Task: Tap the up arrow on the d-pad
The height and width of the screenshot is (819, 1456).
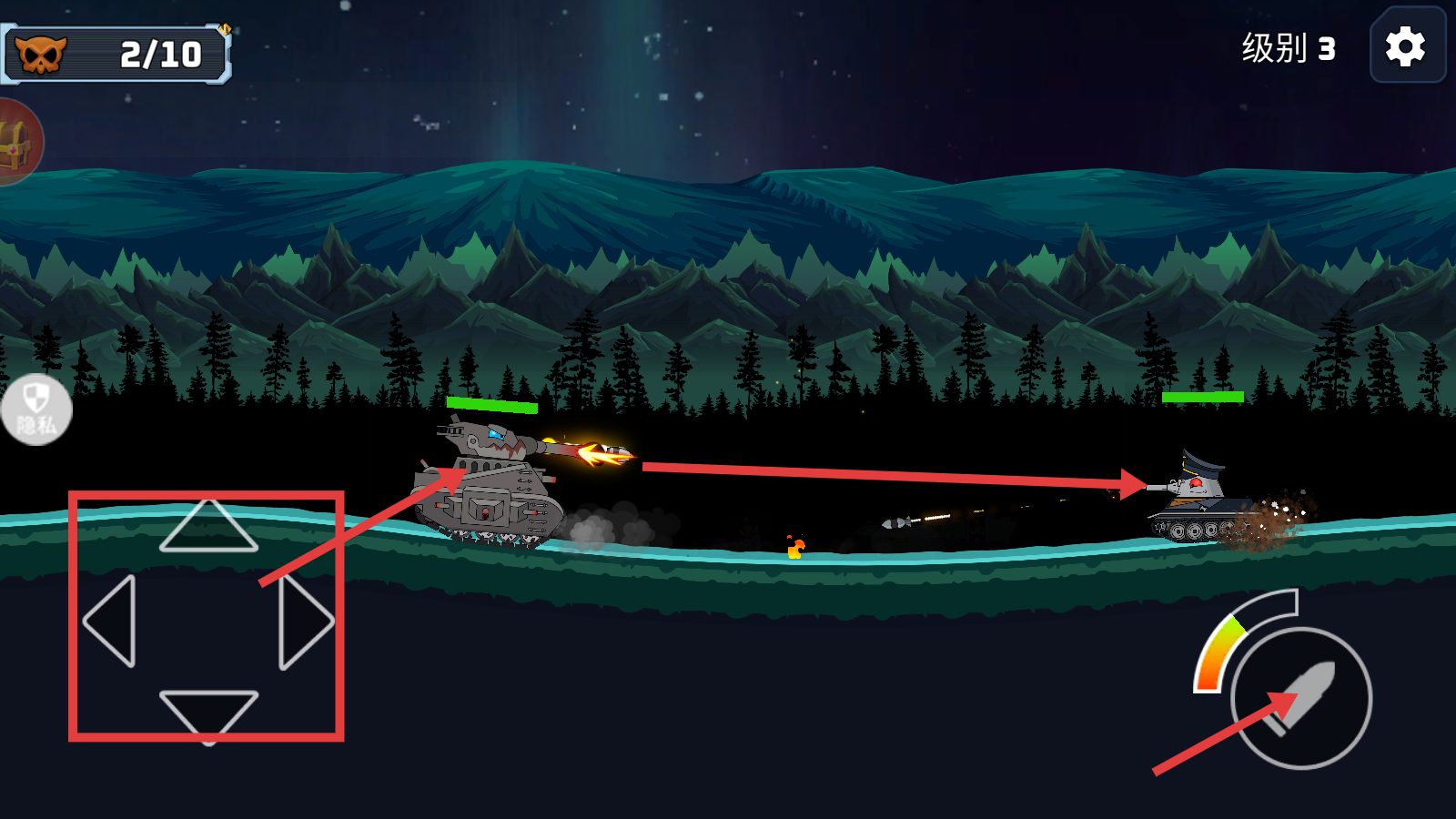Action: (x=208, y=528)
